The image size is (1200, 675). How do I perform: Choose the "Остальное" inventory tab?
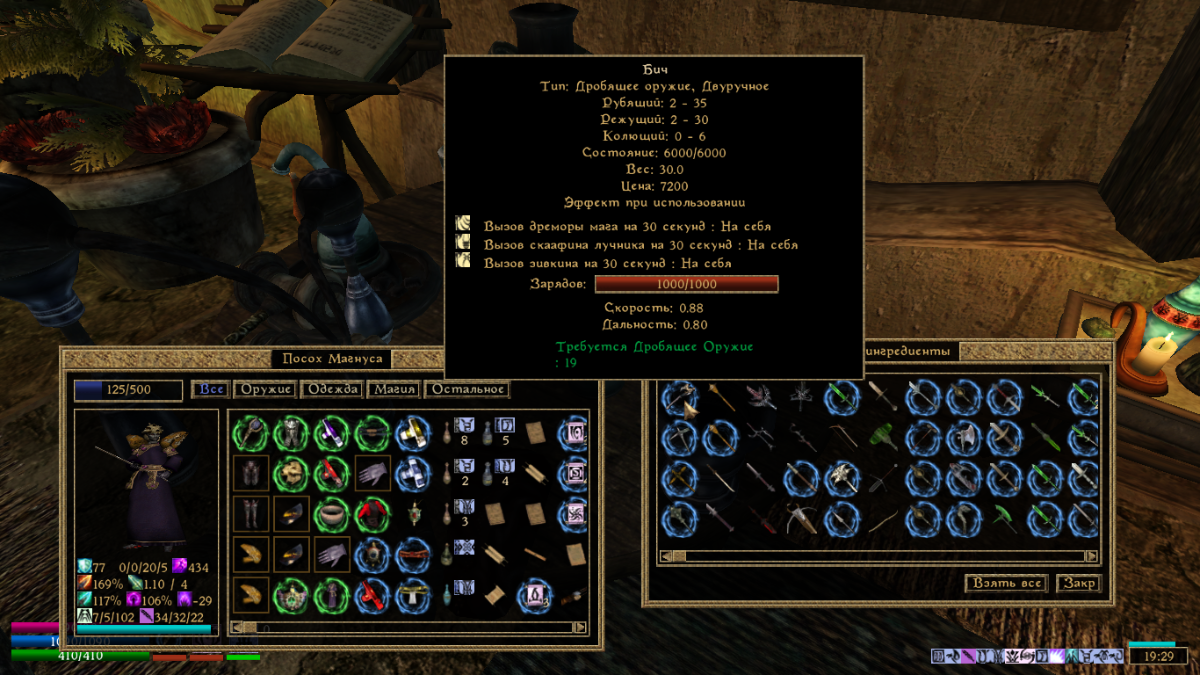point(467,389)
